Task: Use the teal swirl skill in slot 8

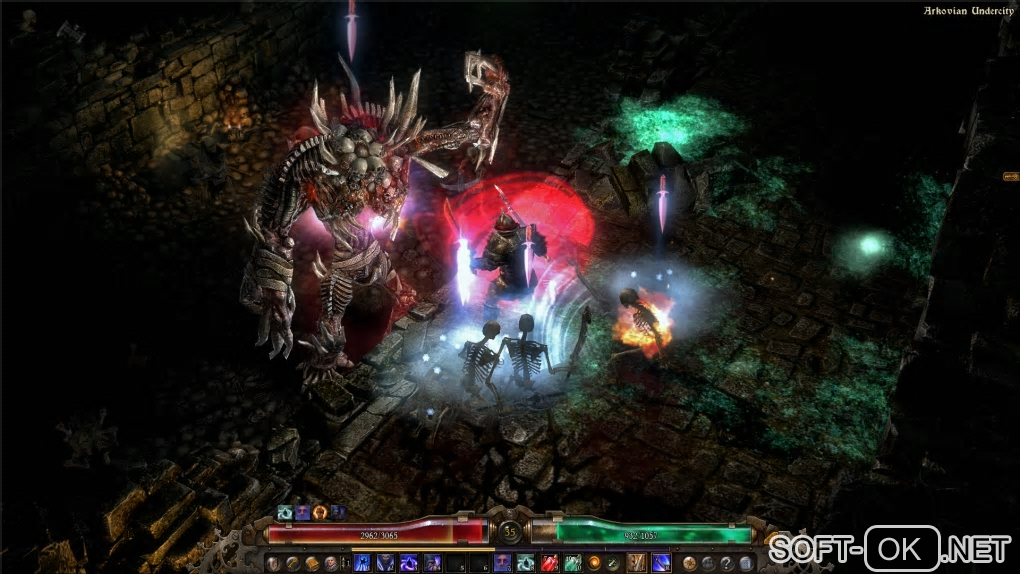Action: click(x=525, y=563)
